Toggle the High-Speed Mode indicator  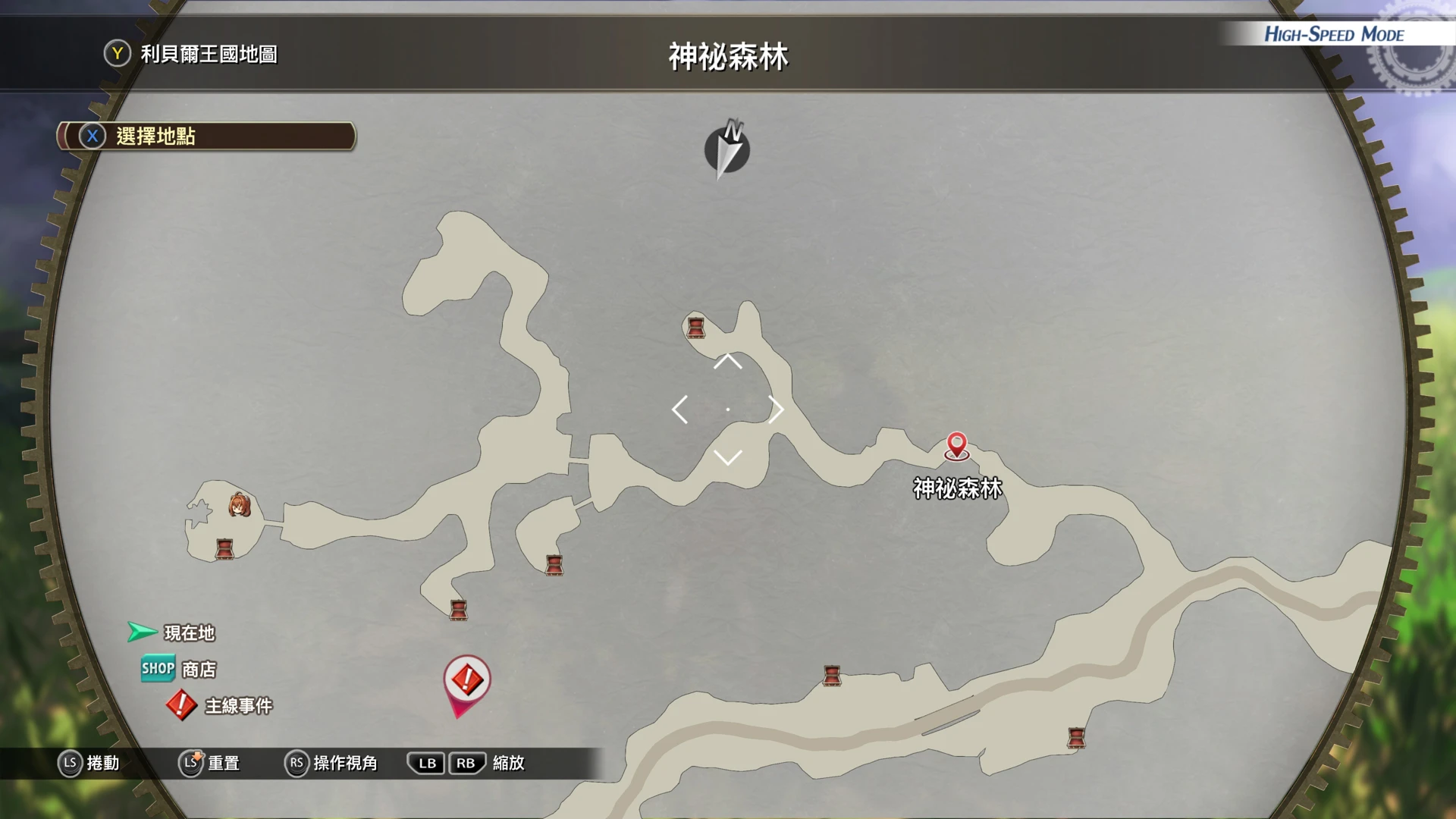[1333, 34]
